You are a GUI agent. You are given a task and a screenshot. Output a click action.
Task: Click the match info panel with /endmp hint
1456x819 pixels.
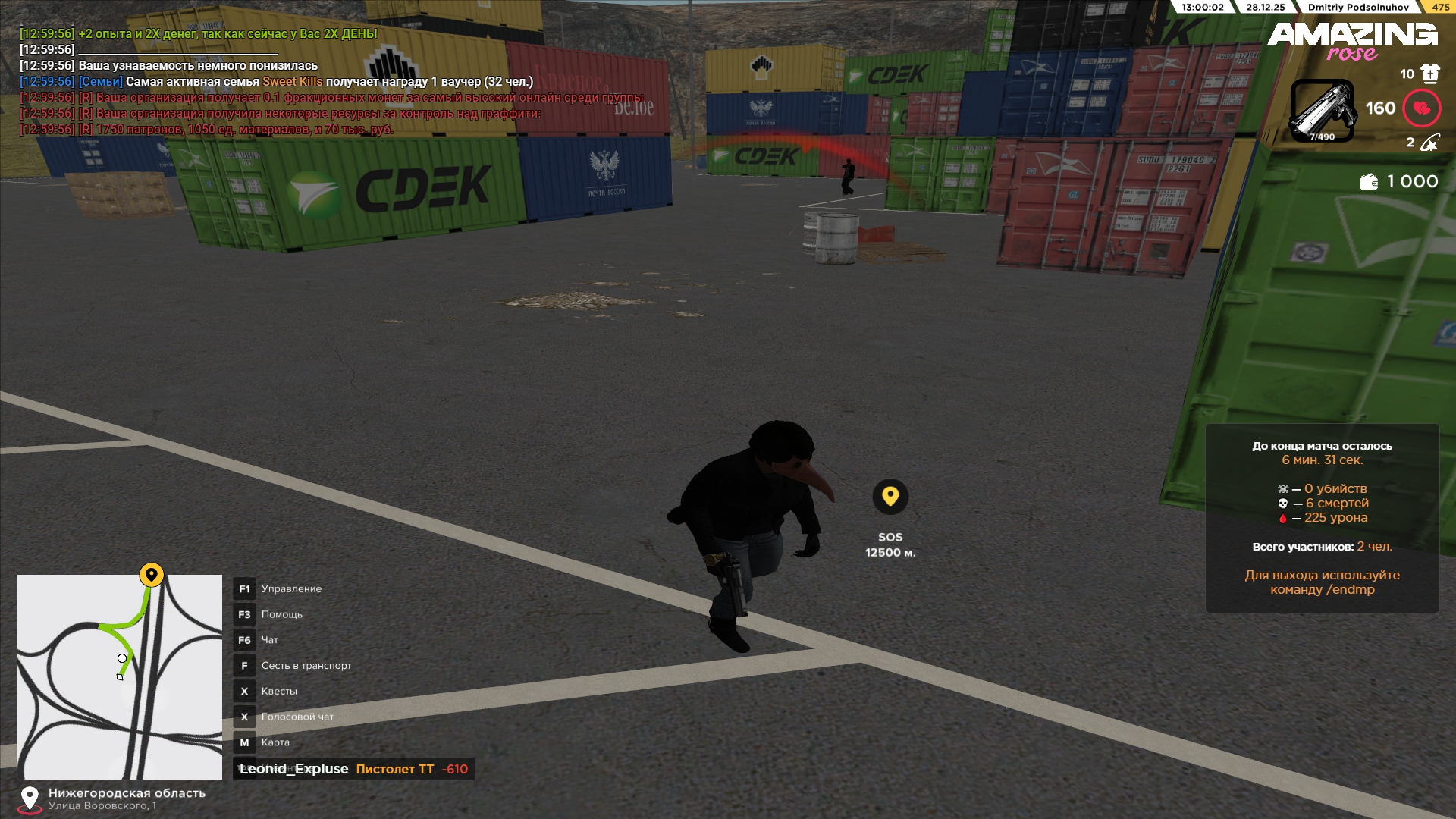click(1322, 518)
